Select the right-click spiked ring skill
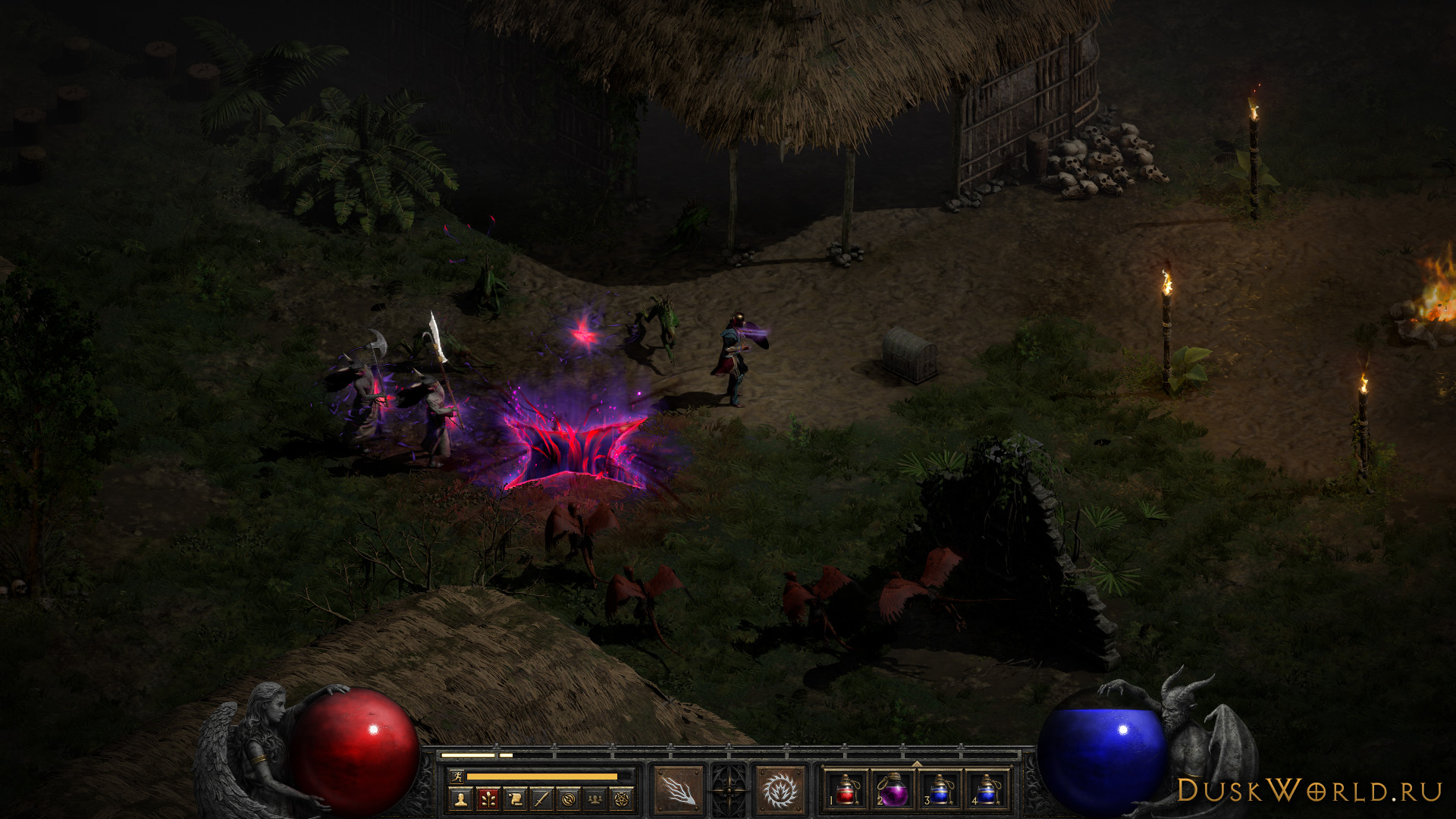 coord(780,791)
